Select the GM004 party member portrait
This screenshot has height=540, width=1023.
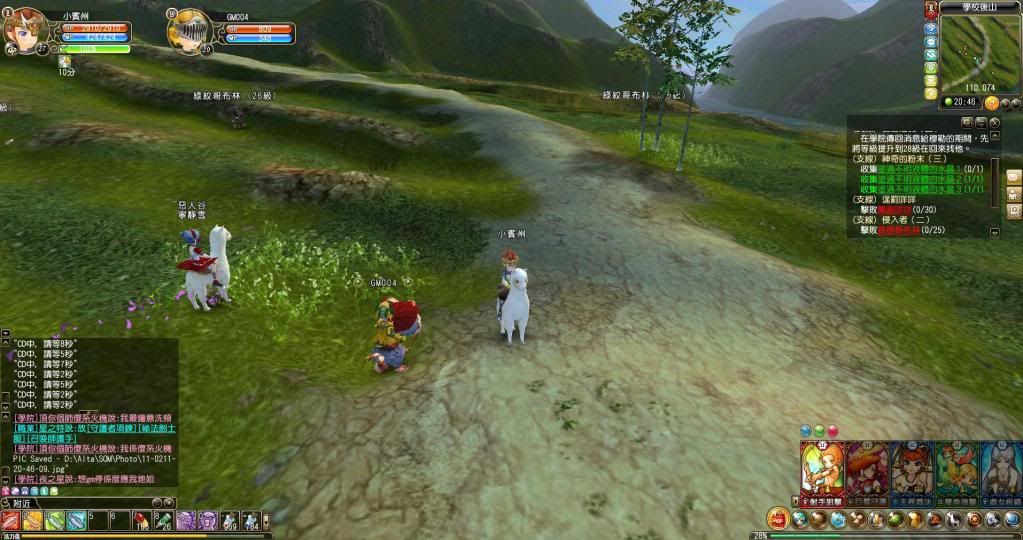pyautogui.click(x=187, y=28)
